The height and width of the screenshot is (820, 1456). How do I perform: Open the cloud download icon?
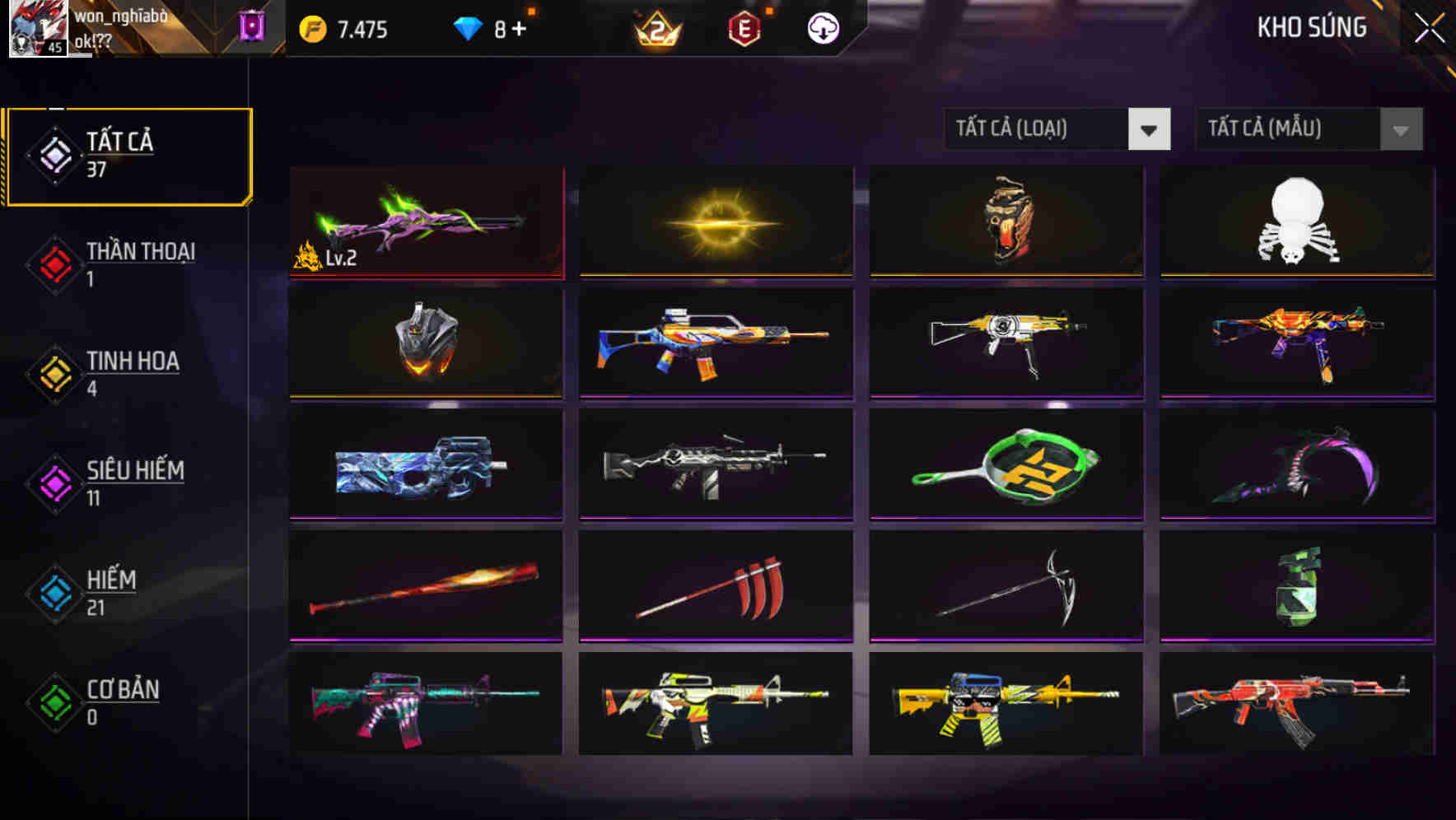(x=823, y=27)
